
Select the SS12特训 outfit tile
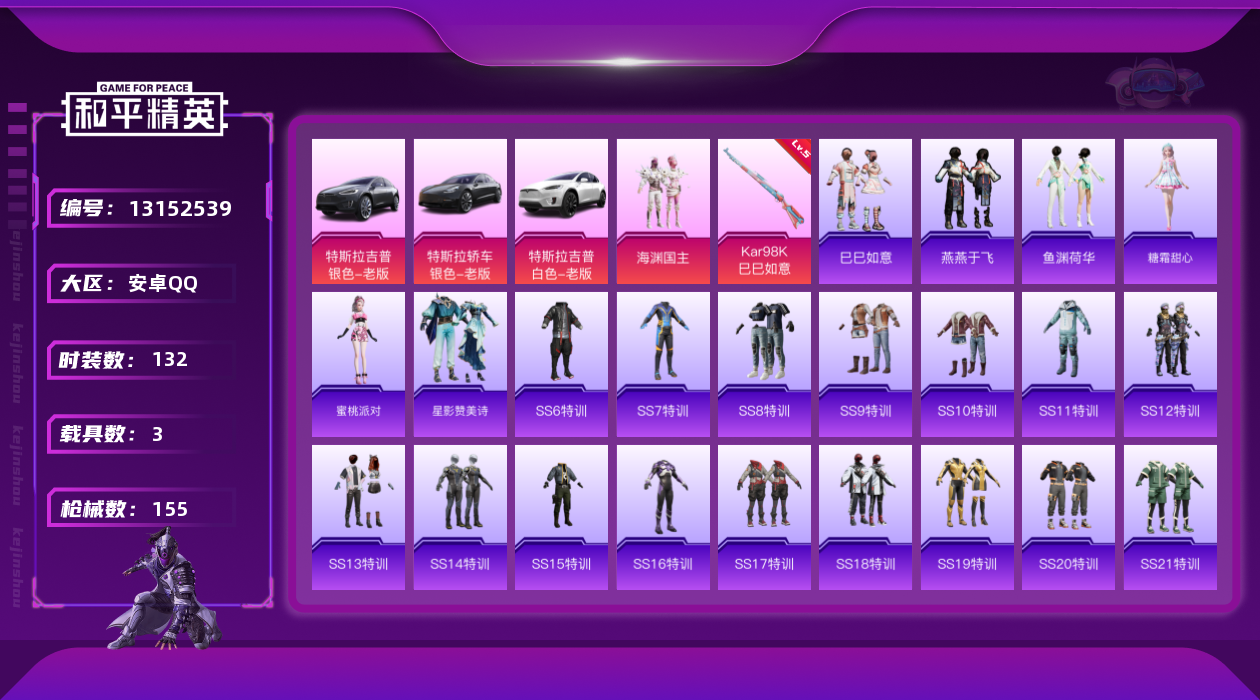tap(1170, 364)
